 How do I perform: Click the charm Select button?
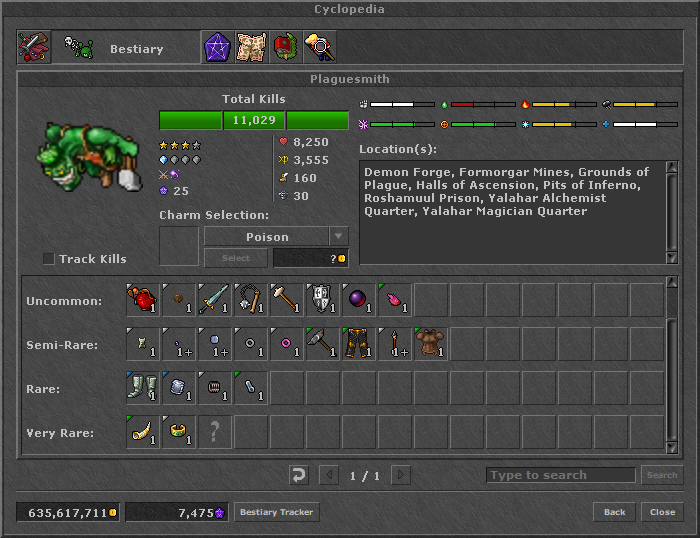(x=235, y=258)
